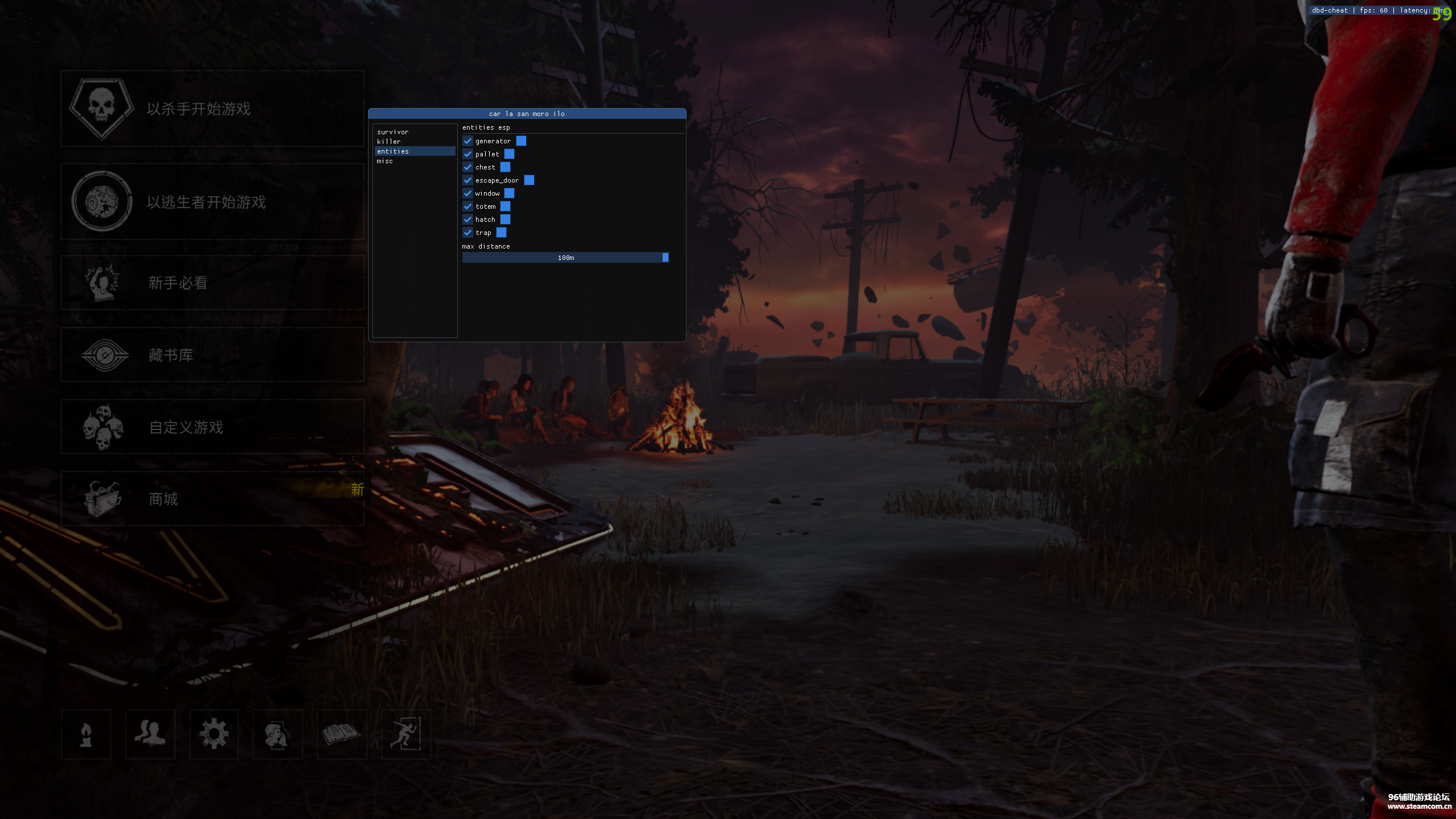
Task: Open the 藏书库 archives menu
Action: (x=212, y=355)
